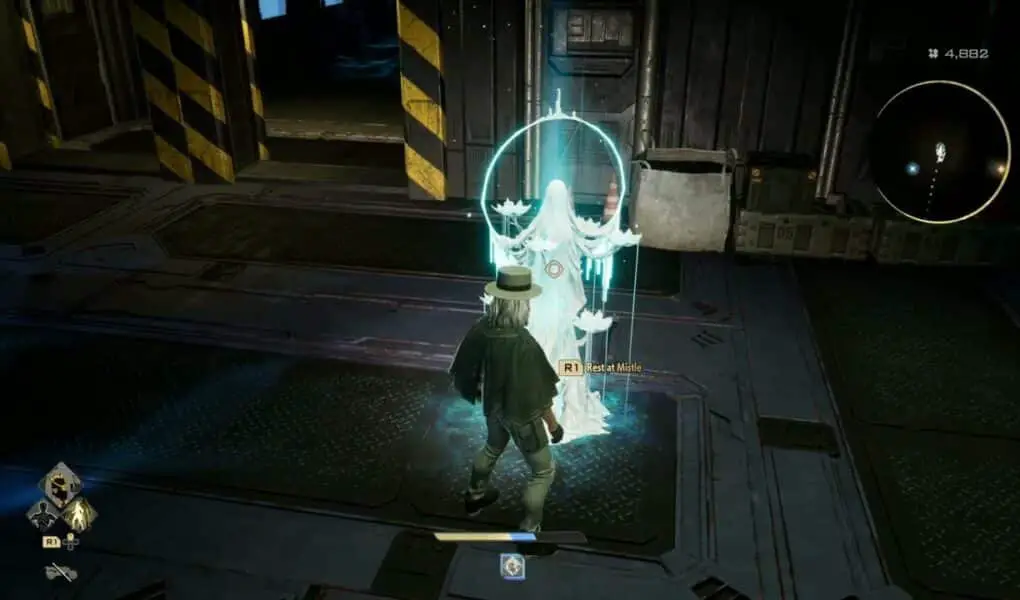Activate the glowing yellow figure icon
The image size is (1020, 600).
point(78,514)
